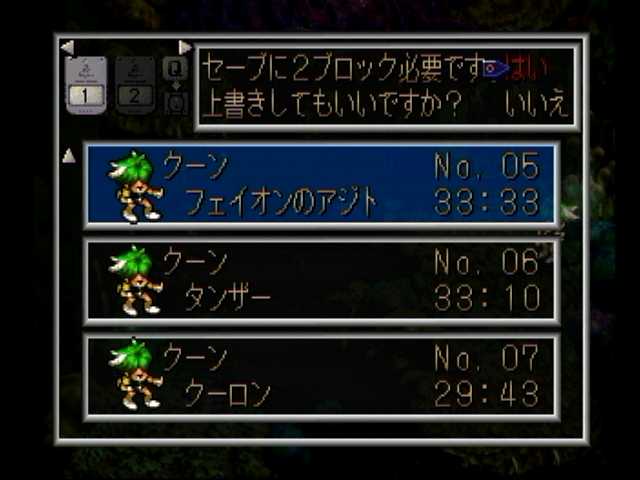Select the Q quick-save icon
Screen dimensions: 640x480
pos(175,68)
